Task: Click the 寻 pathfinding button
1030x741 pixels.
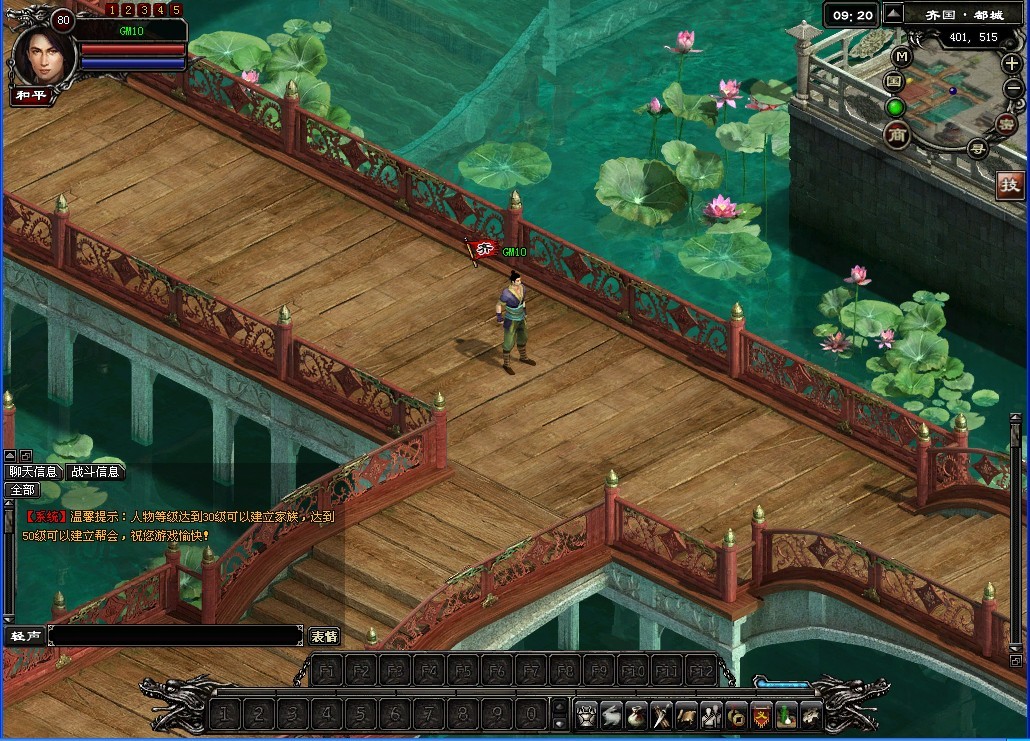Action: [976, 148]
